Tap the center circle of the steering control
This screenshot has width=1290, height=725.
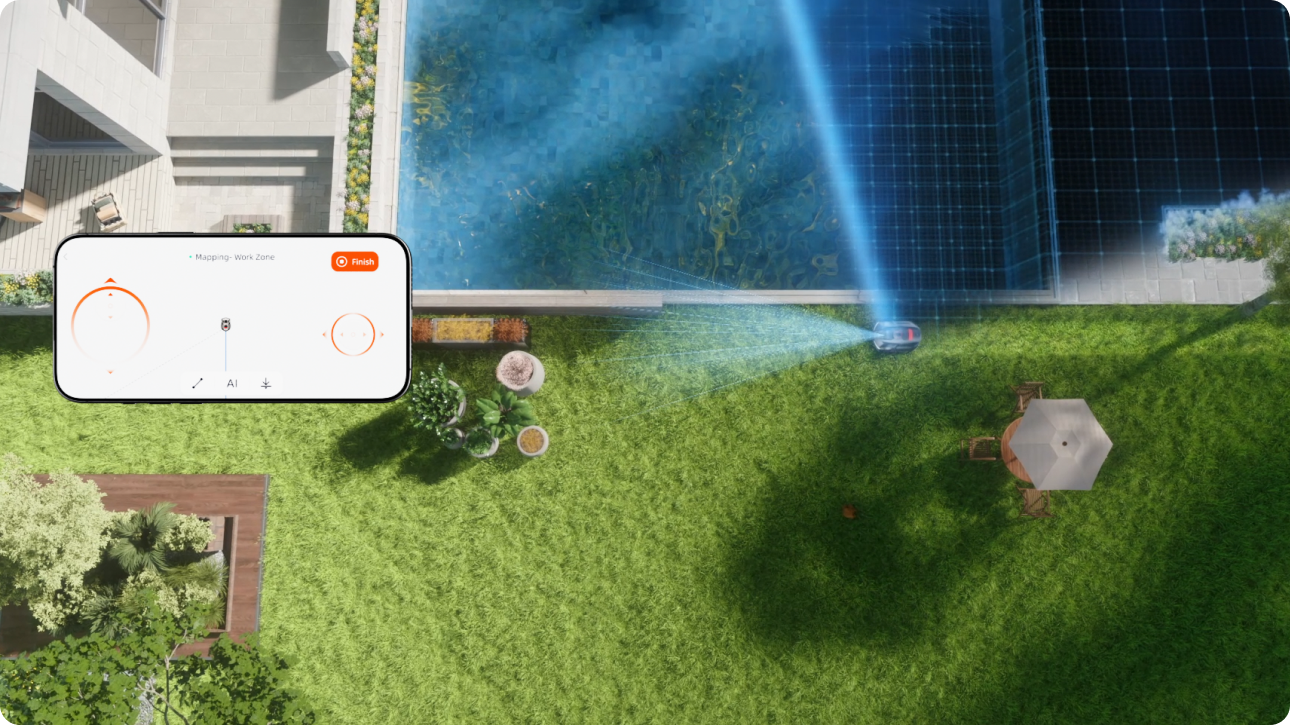(353, 334)
